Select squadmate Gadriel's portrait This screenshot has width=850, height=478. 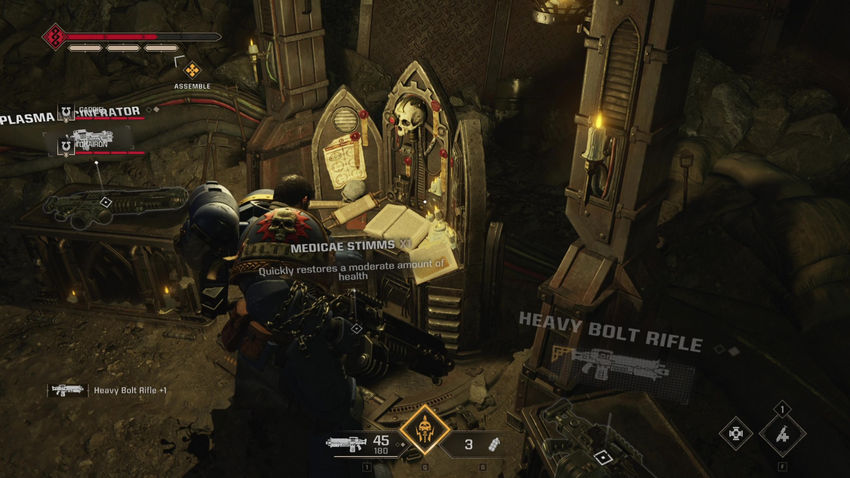(x=67, y=113)
